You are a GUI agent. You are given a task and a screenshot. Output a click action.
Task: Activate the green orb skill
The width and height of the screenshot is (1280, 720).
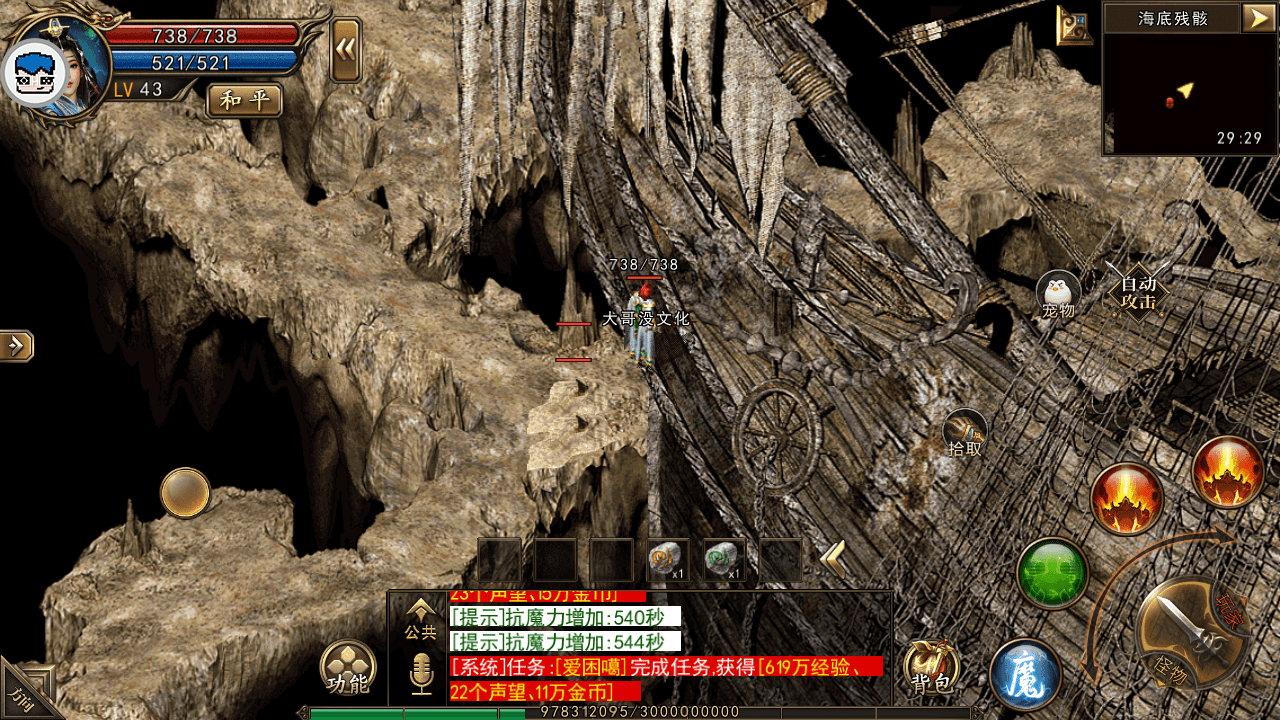coord(1052,573)
